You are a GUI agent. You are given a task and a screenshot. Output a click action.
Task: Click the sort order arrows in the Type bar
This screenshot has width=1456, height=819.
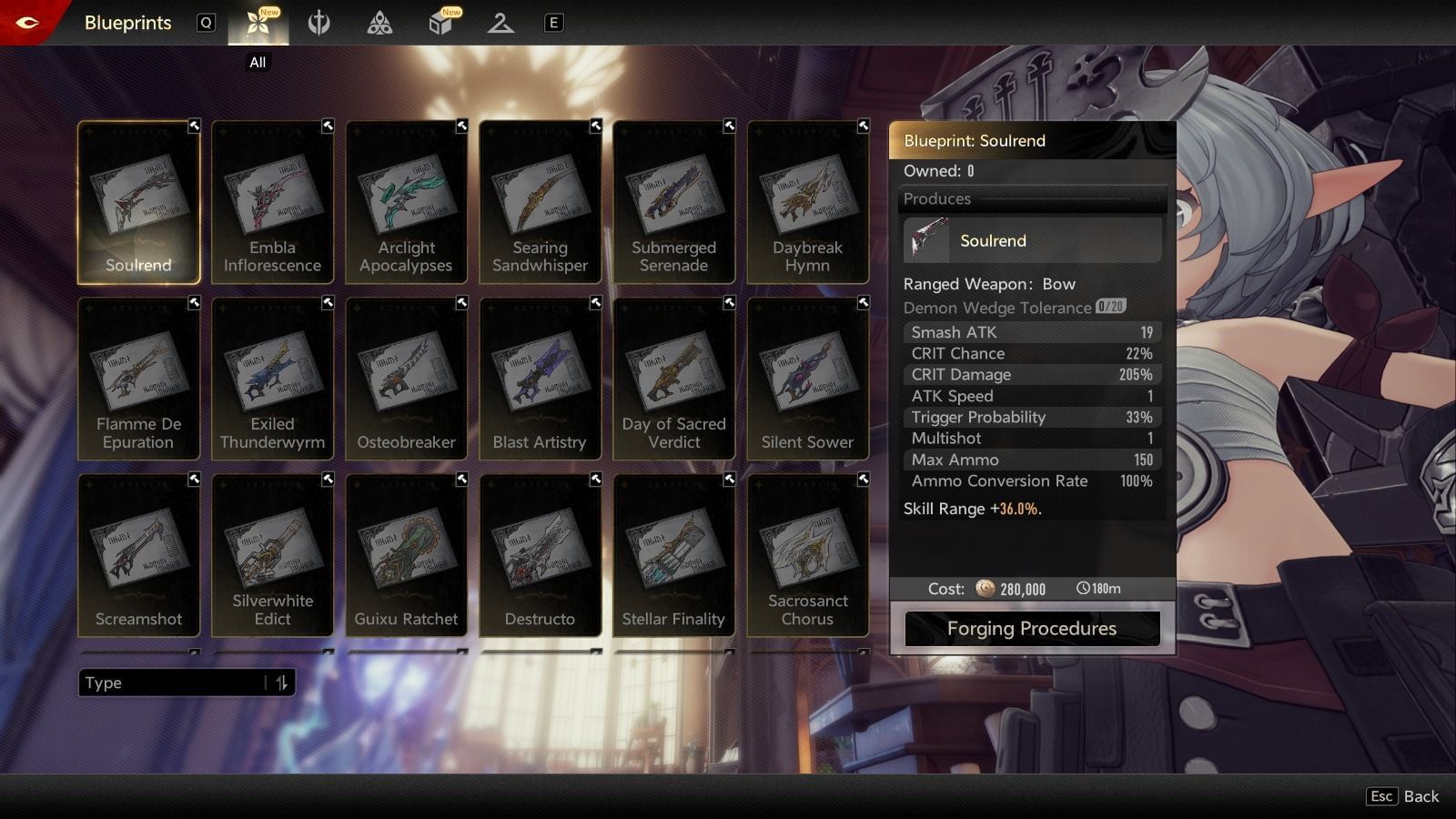280,682
